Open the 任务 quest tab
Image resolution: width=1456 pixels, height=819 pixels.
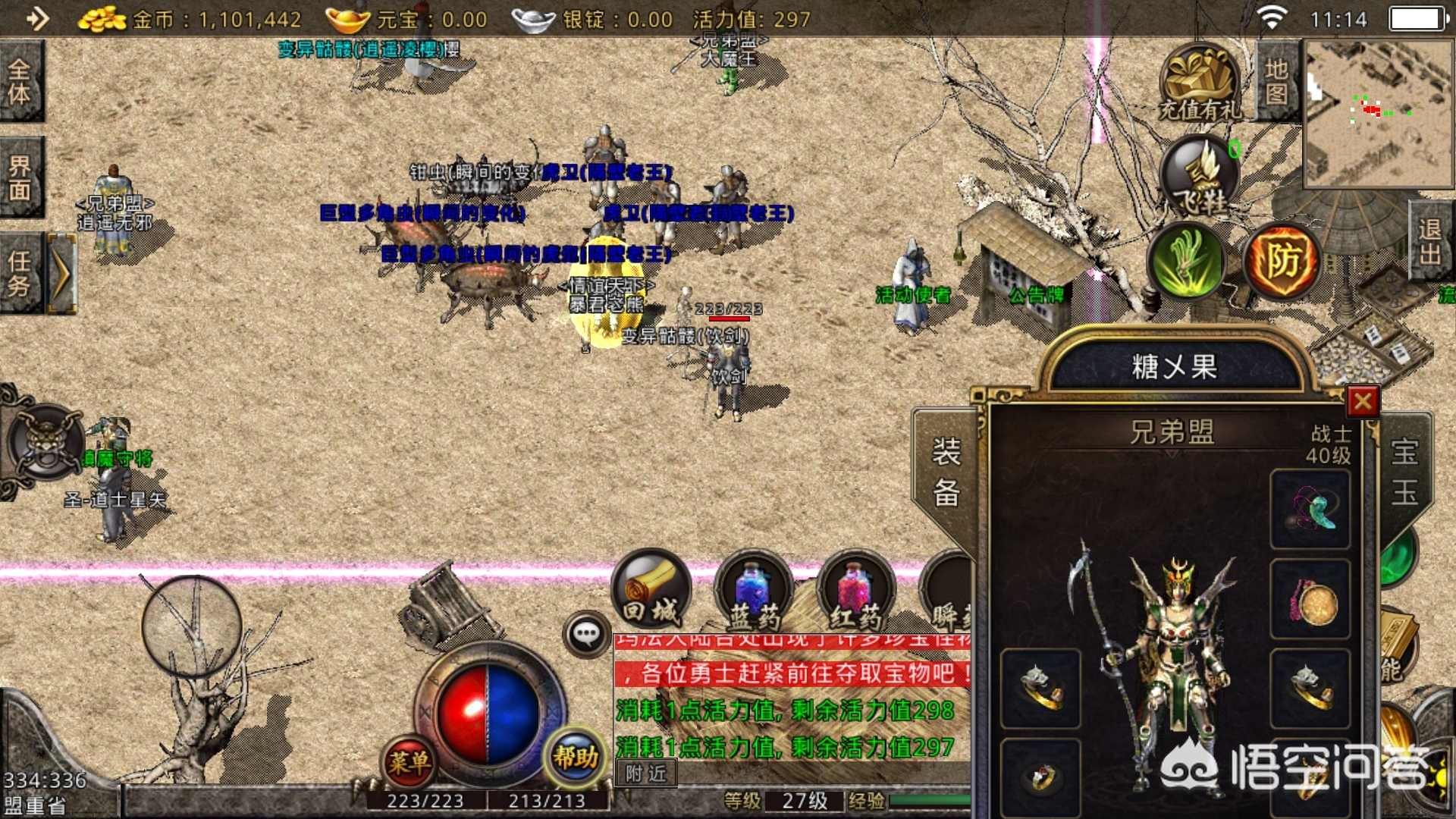[x=21, y=273]
